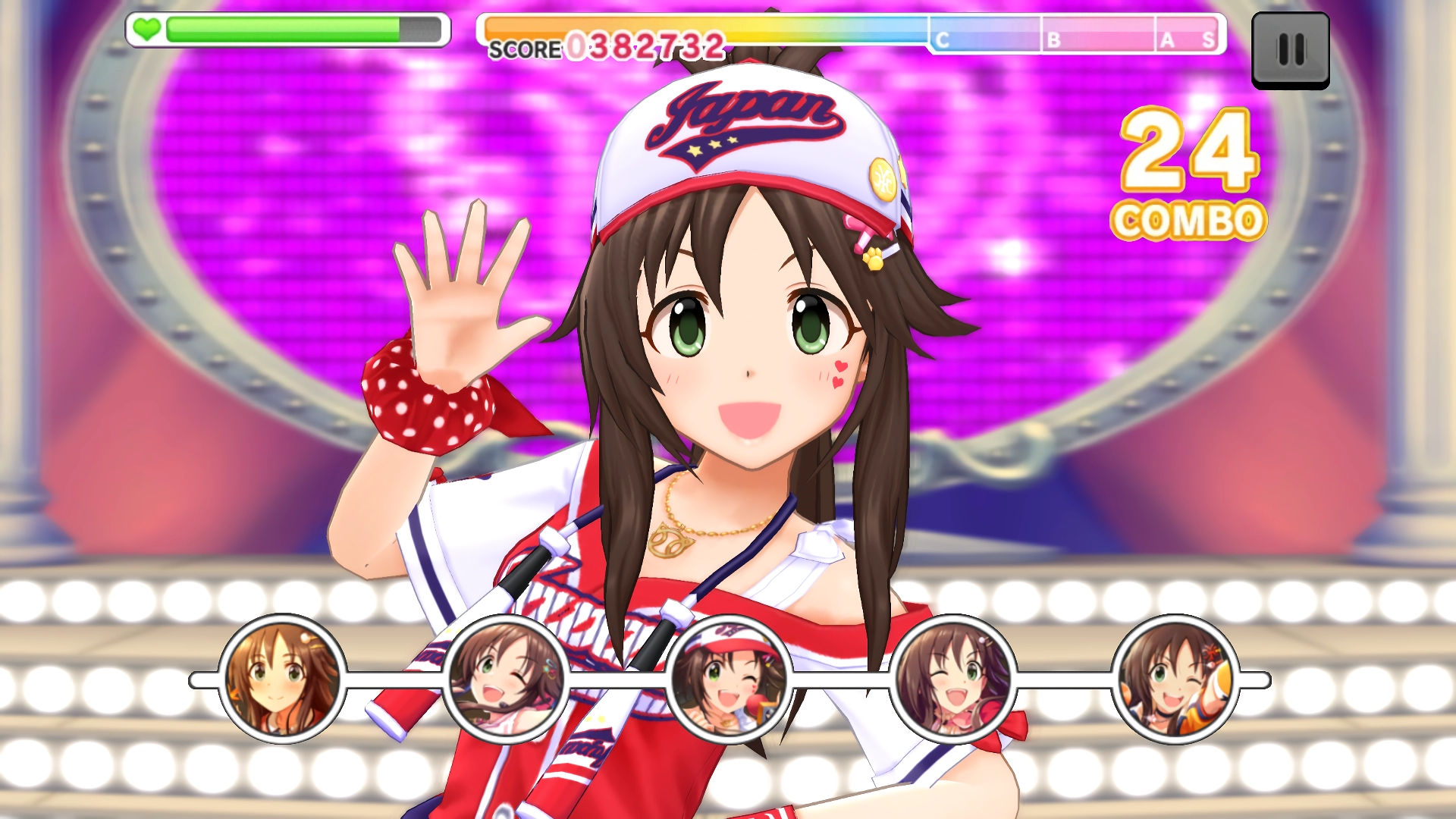Pause the live performance
1456x819 pixels.
click(1290, 50)
